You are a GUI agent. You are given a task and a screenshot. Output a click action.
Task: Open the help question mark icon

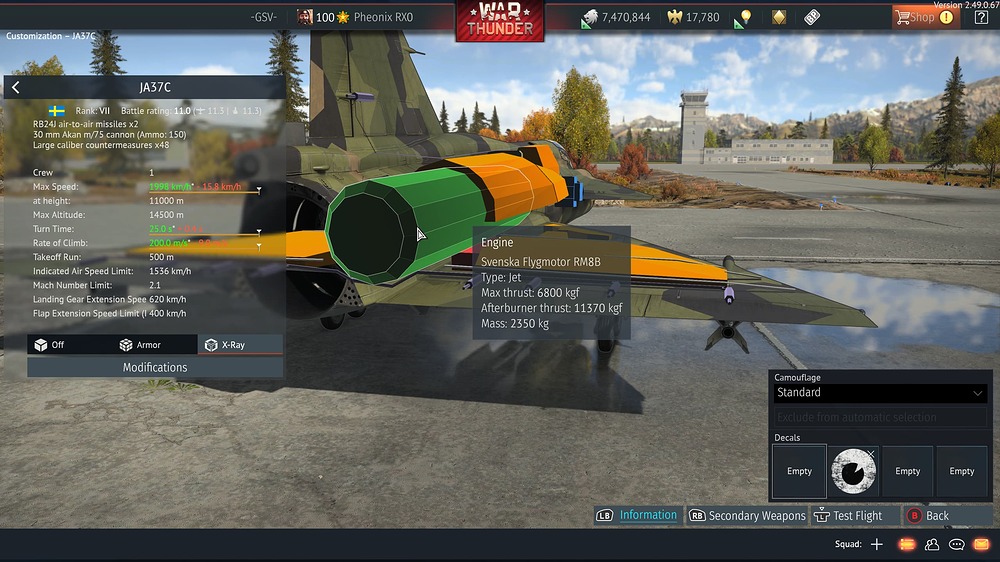(982, 17)
